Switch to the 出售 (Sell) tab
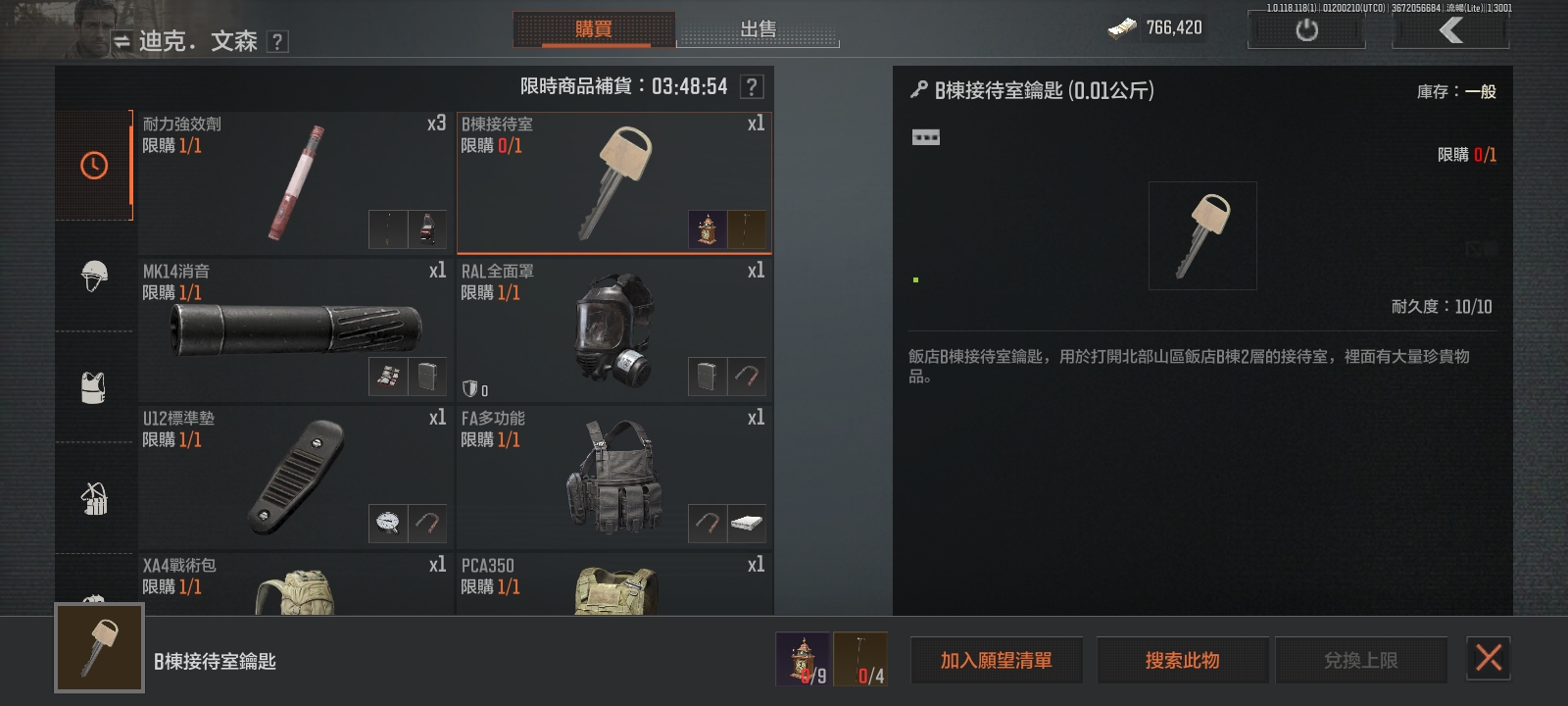The width and height of the screenshot is (1568, 706). click(x=759, y=30)
